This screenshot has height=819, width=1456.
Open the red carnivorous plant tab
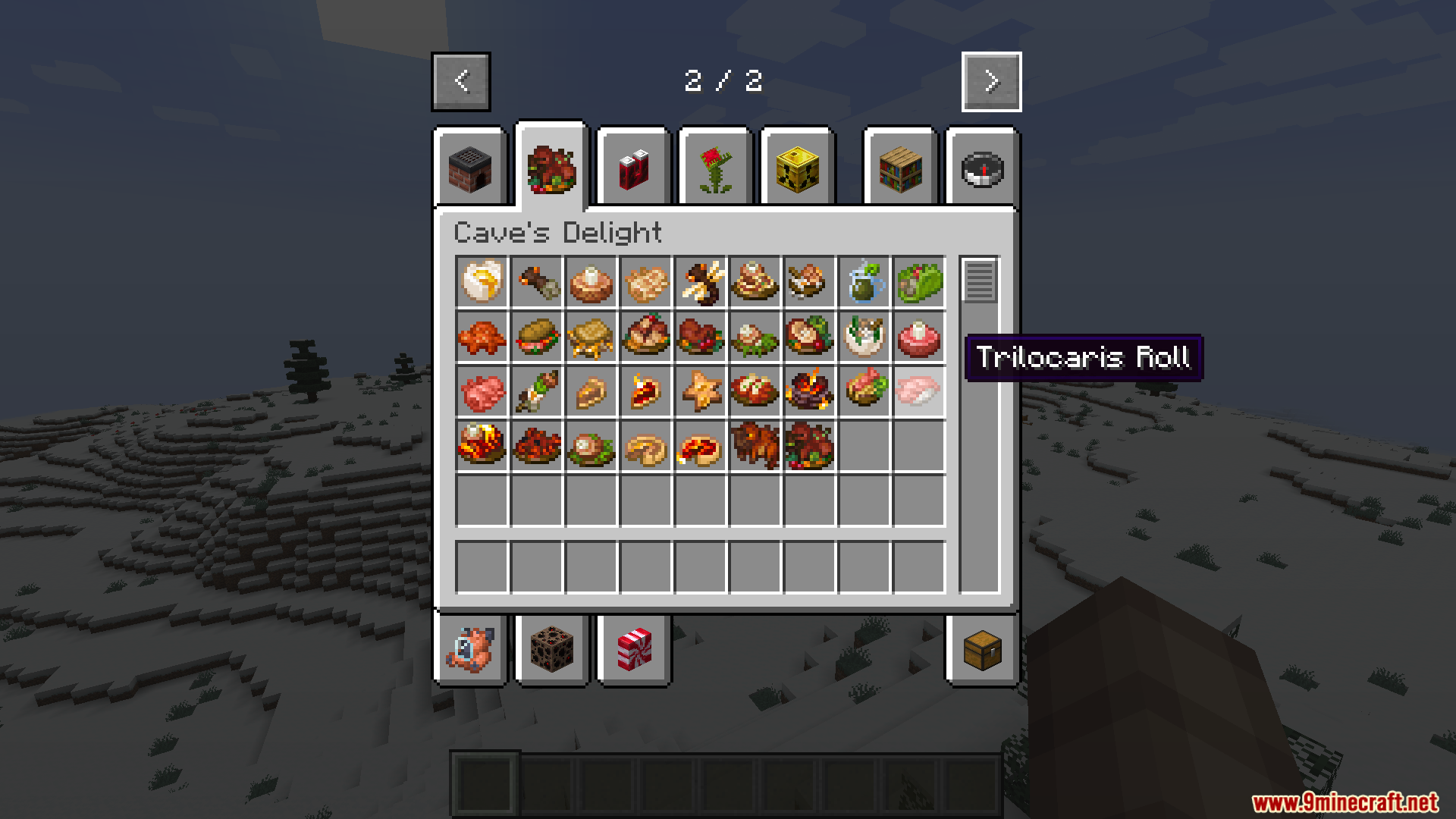pos(715,168)
